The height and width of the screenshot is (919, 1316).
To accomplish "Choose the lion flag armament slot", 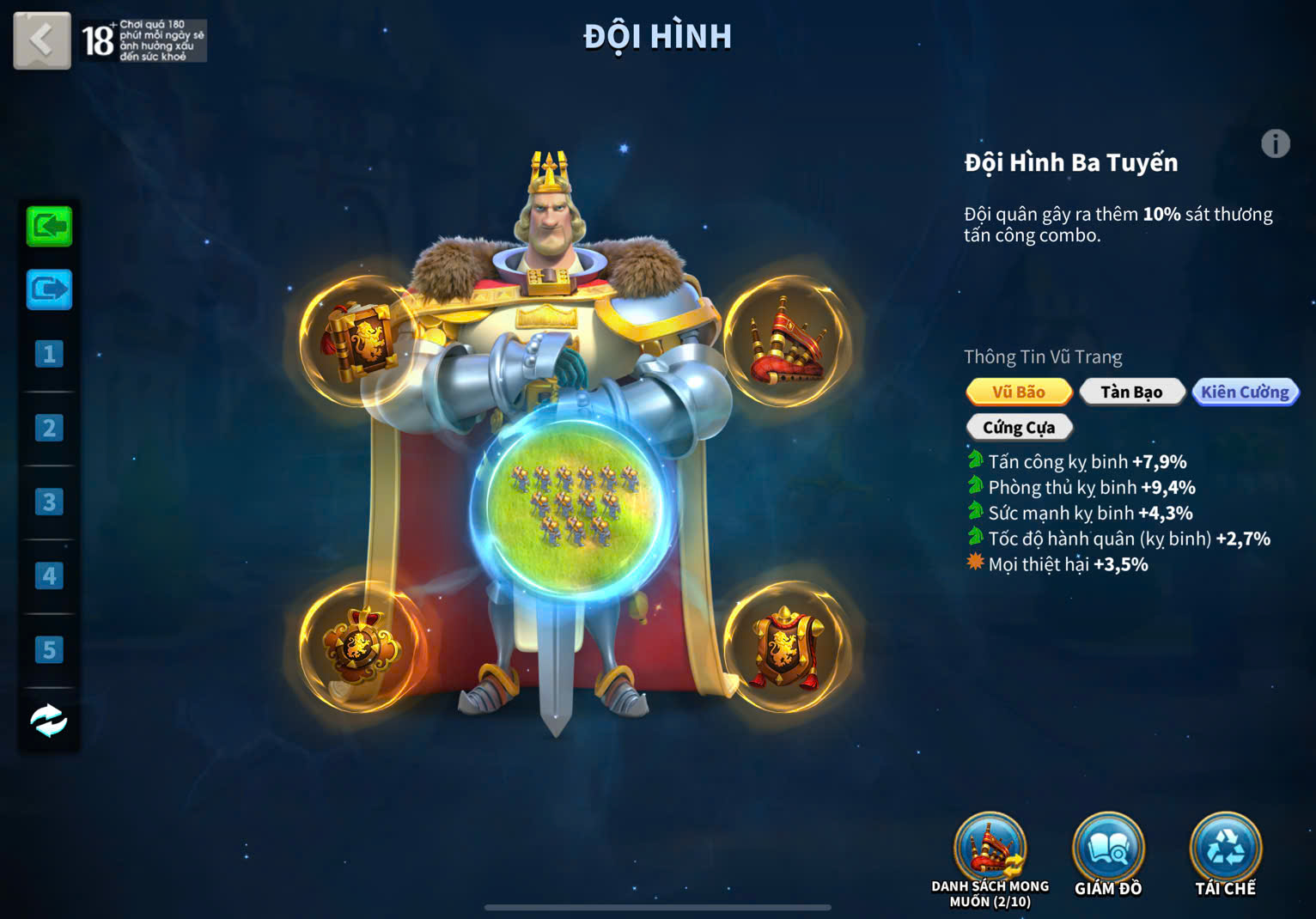I will (785, 648).
